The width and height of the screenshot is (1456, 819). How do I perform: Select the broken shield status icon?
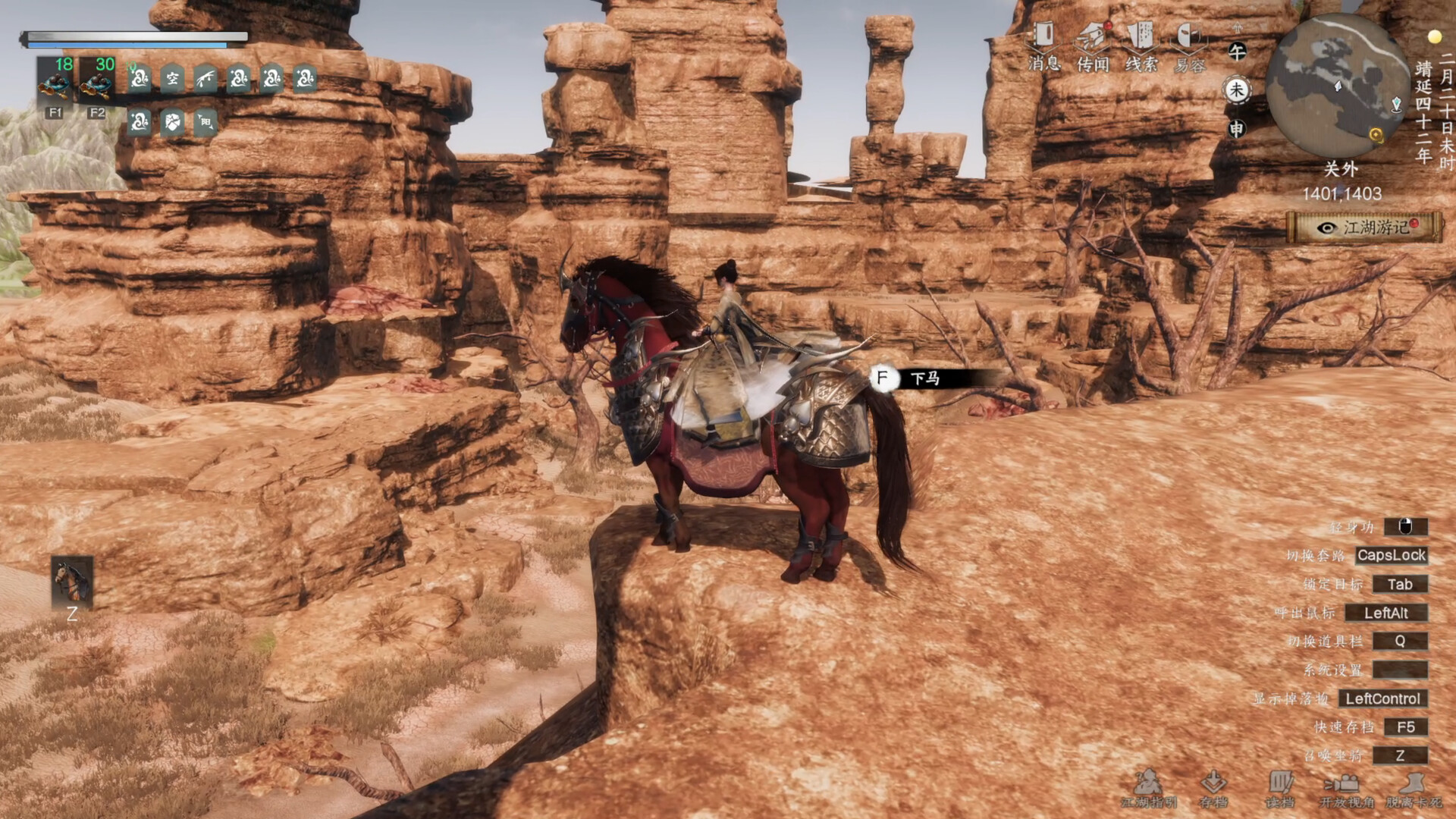(172, 122)
